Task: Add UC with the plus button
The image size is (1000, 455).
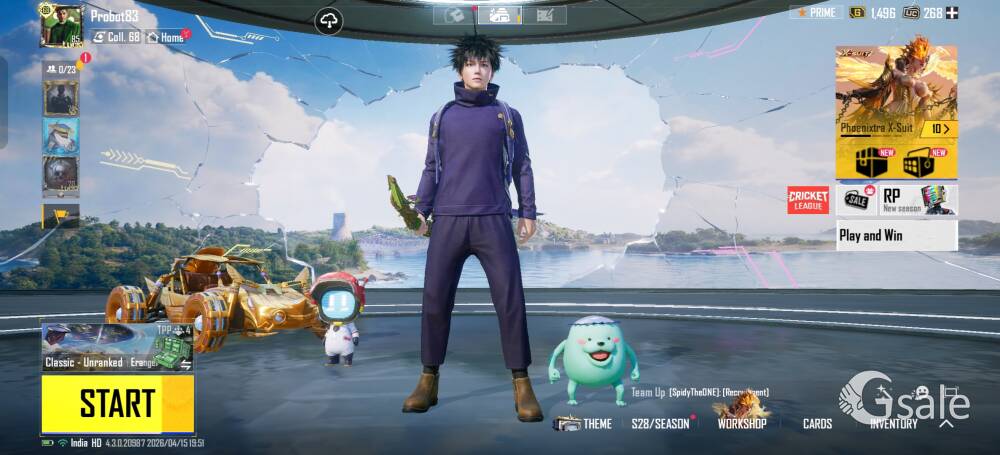Action: (952, 13)
